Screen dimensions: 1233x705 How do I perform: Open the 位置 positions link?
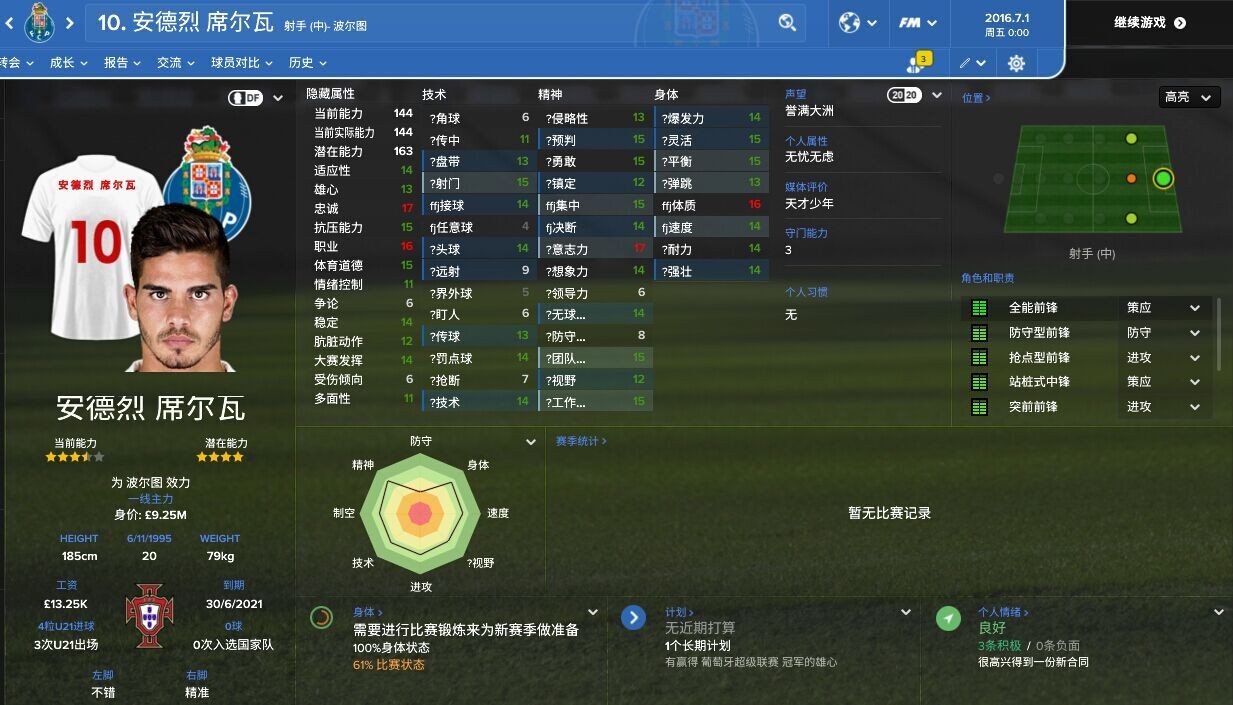click(x=975, y=98)
